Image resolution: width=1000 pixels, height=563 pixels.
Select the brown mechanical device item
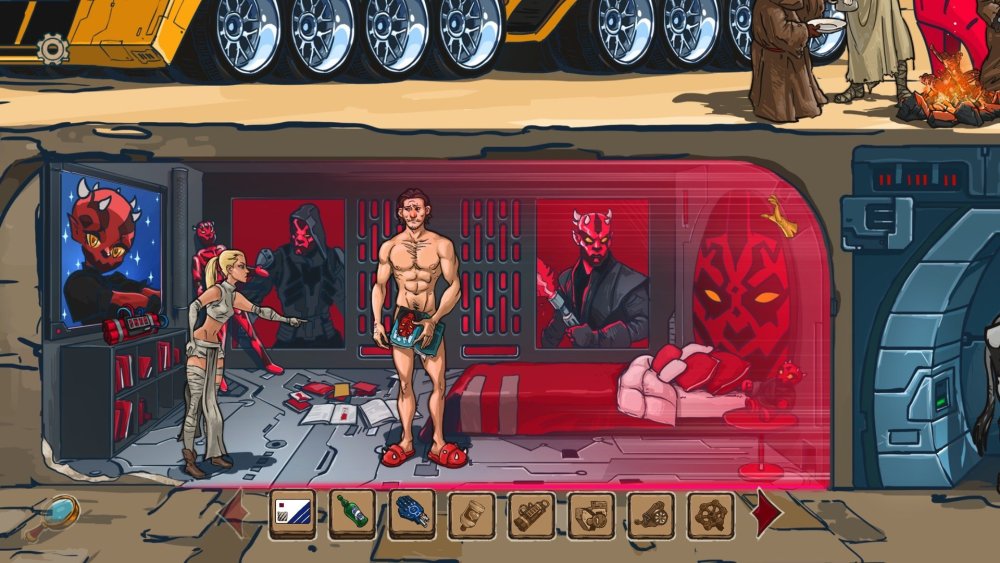click(x=591, y=515)
